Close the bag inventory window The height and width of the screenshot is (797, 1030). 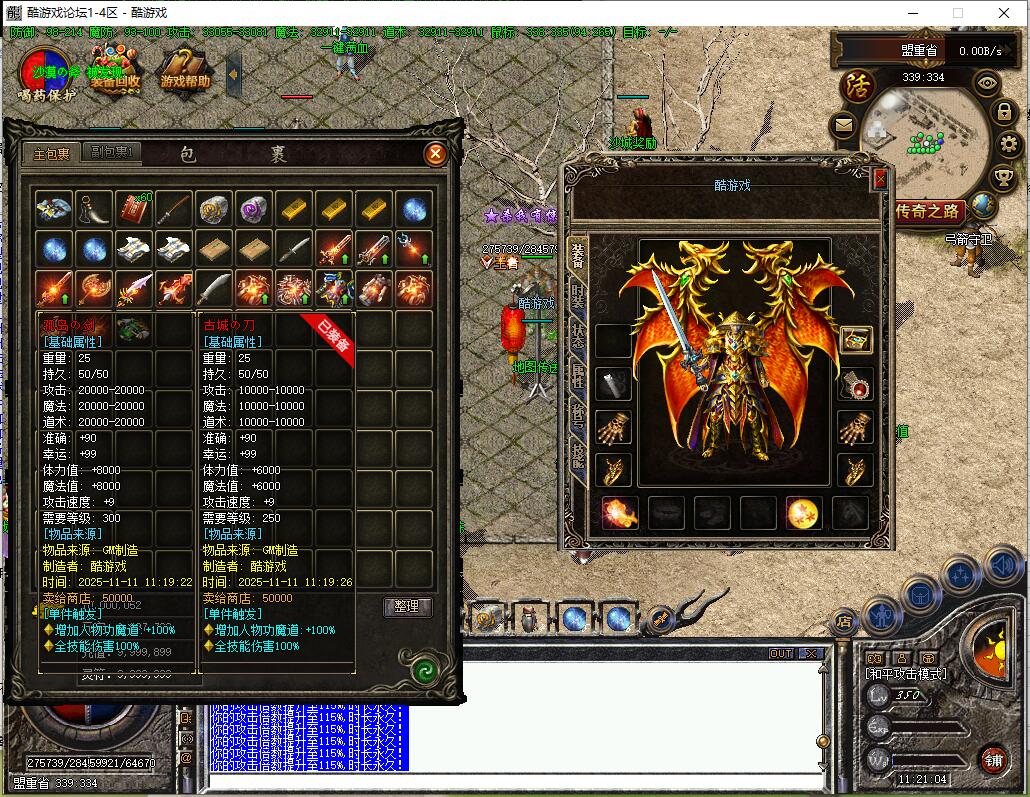[x=435, y=154]
